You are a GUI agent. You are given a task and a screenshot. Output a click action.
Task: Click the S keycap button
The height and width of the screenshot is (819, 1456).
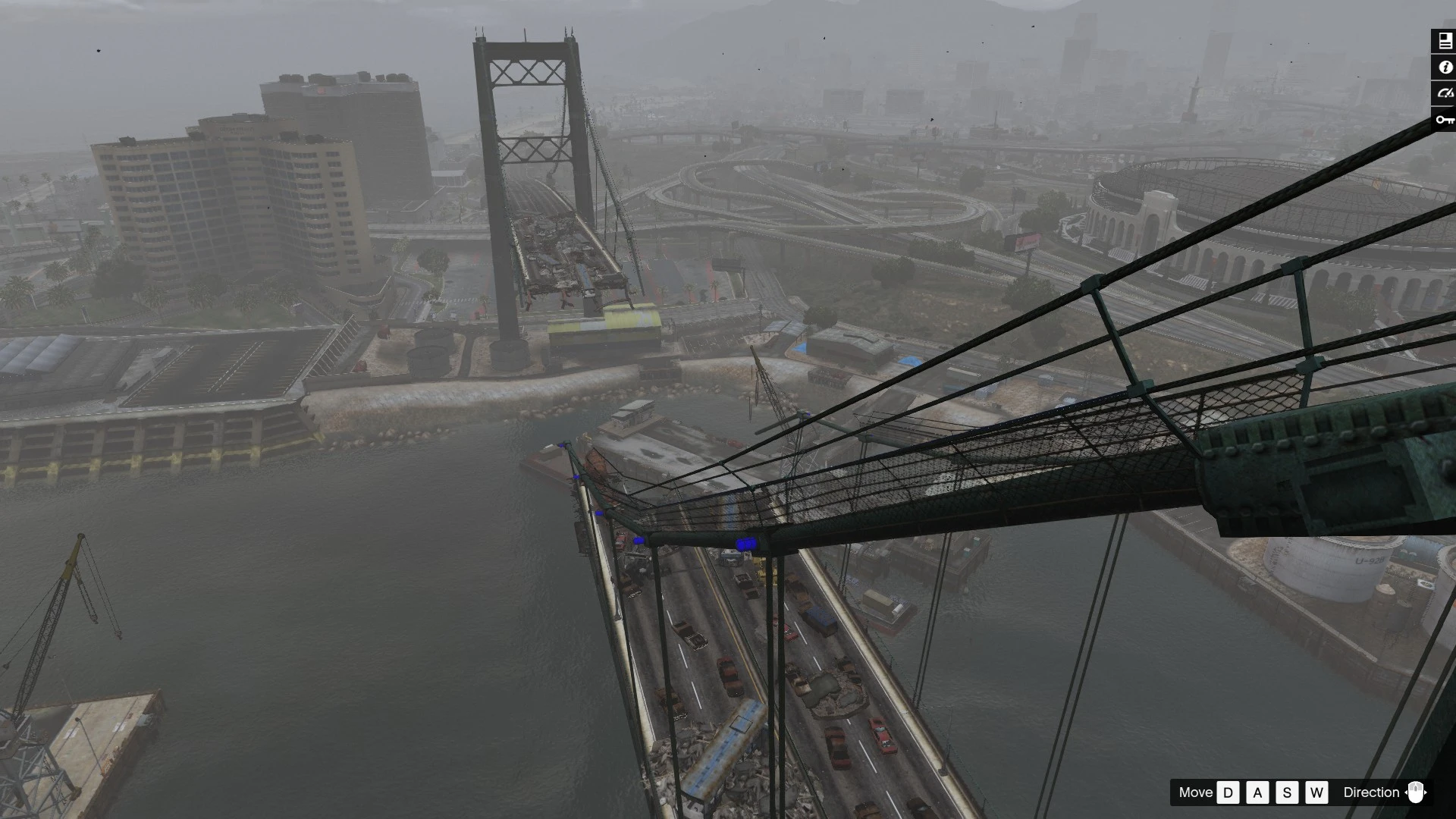tap(1287, 792)
